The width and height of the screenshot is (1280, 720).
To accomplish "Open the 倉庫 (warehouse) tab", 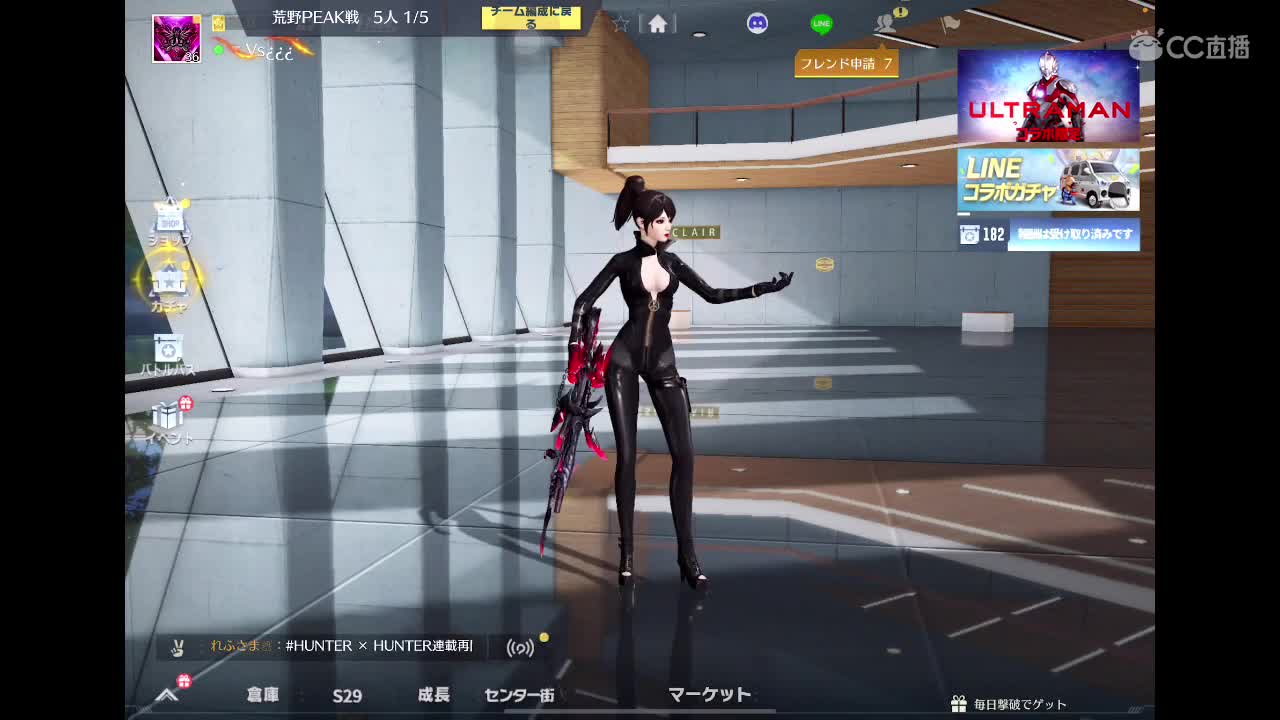I will tap(265, 695).
